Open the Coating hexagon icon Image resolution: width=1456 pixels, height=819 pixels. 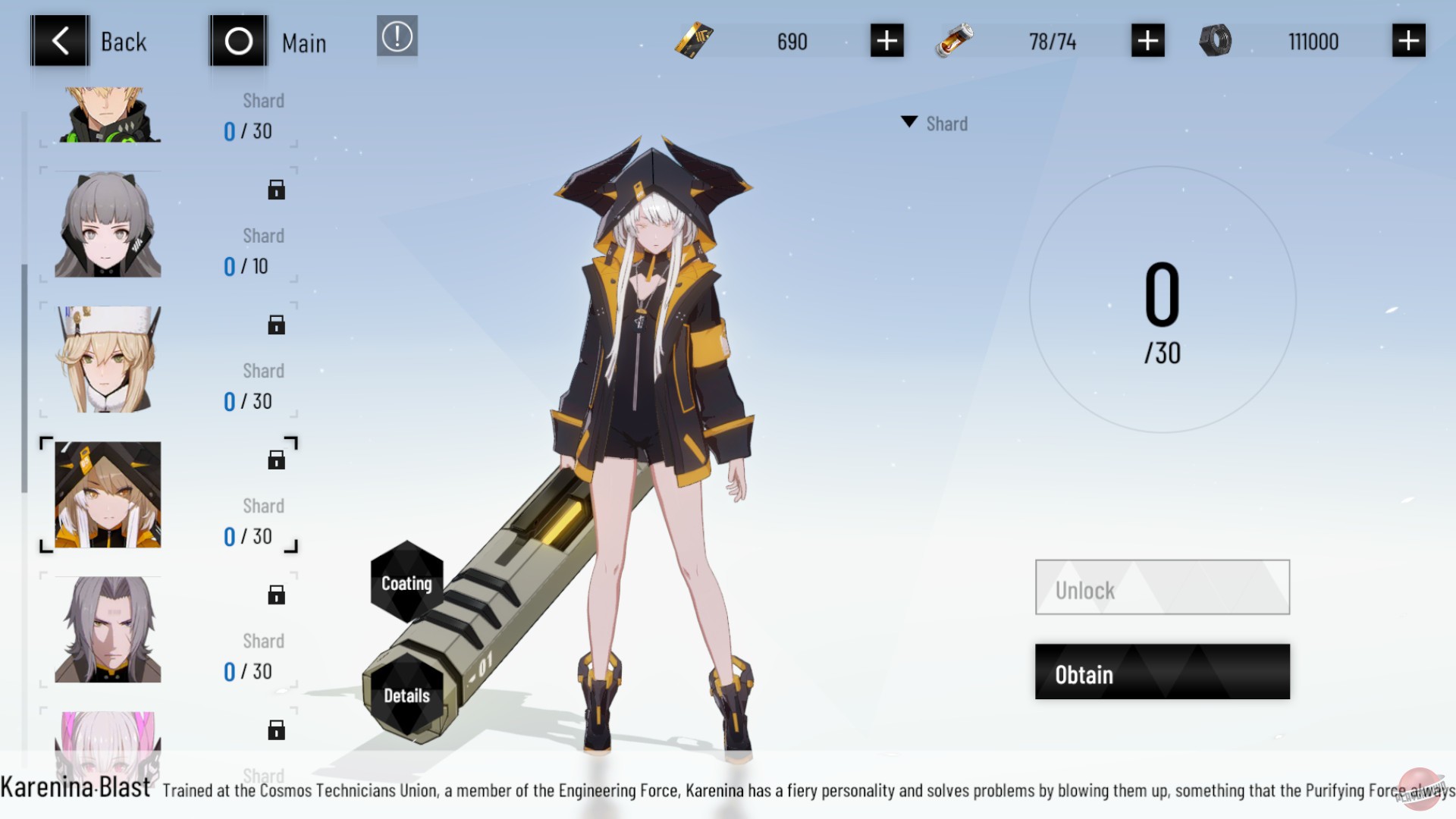coord(406,584)
